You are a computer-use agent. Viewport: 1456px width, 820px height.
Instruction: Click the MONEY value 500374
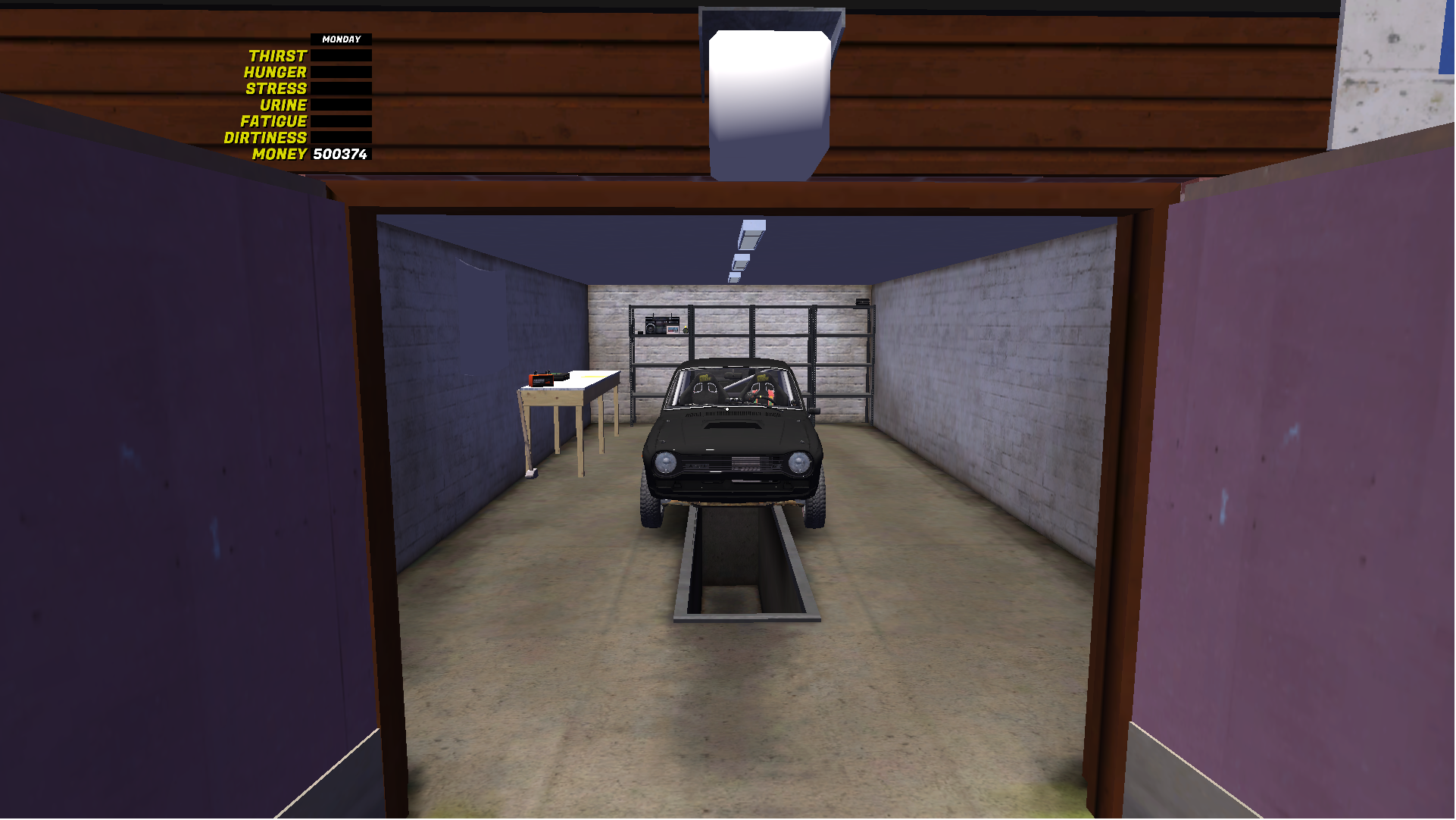click(339, 155)
